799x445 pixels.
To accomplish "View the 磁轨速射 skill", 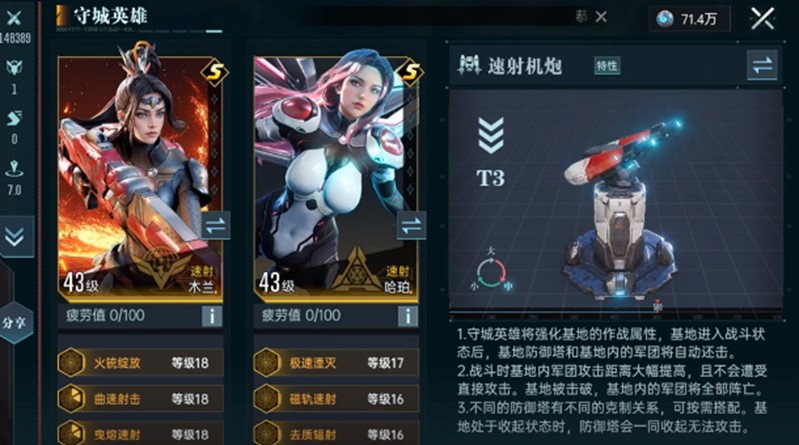I will coord(336,398).
